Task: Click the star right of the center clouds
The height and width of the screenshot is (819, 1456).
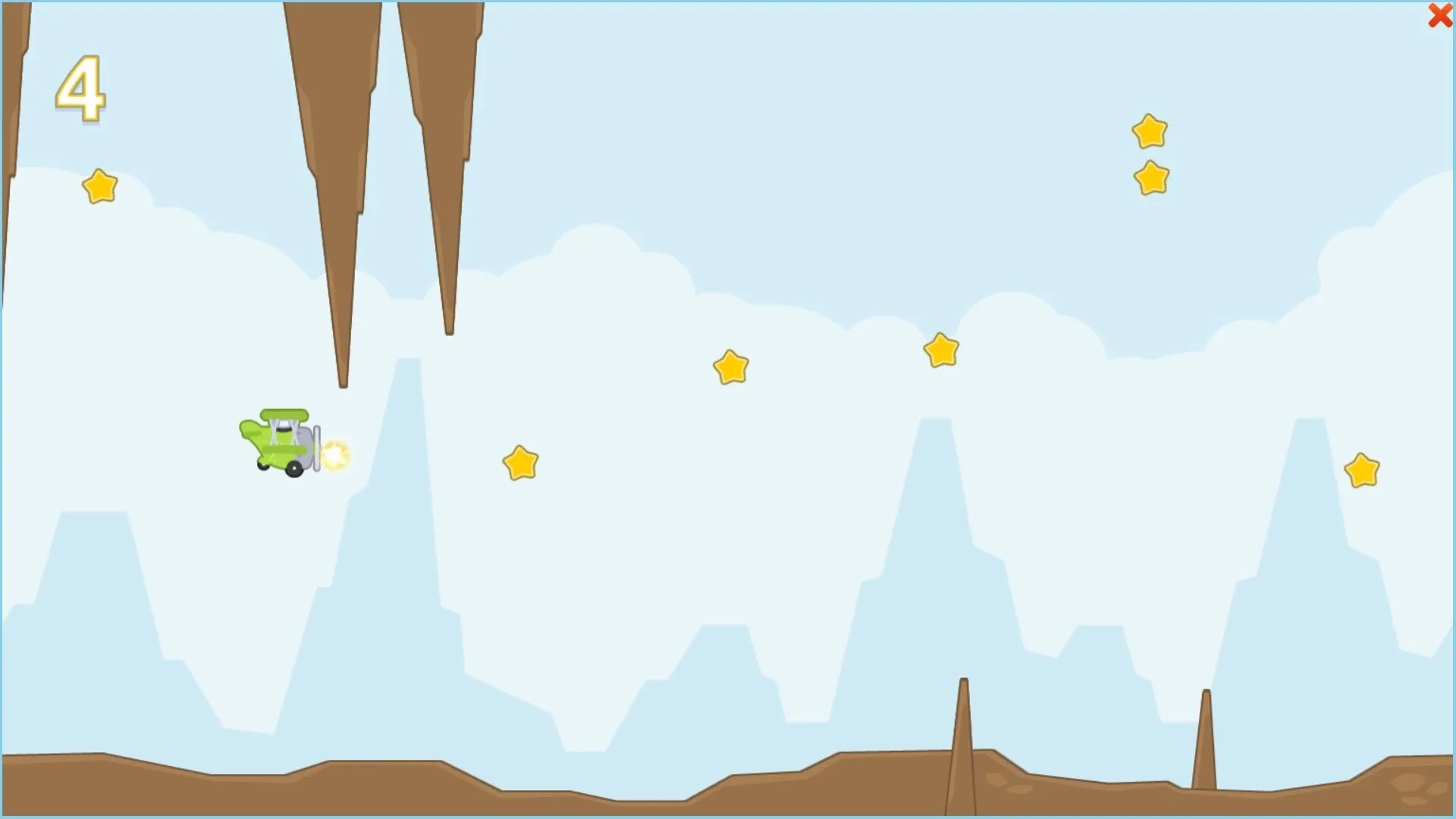Action: pyautogui.click(x=940, y=350)
